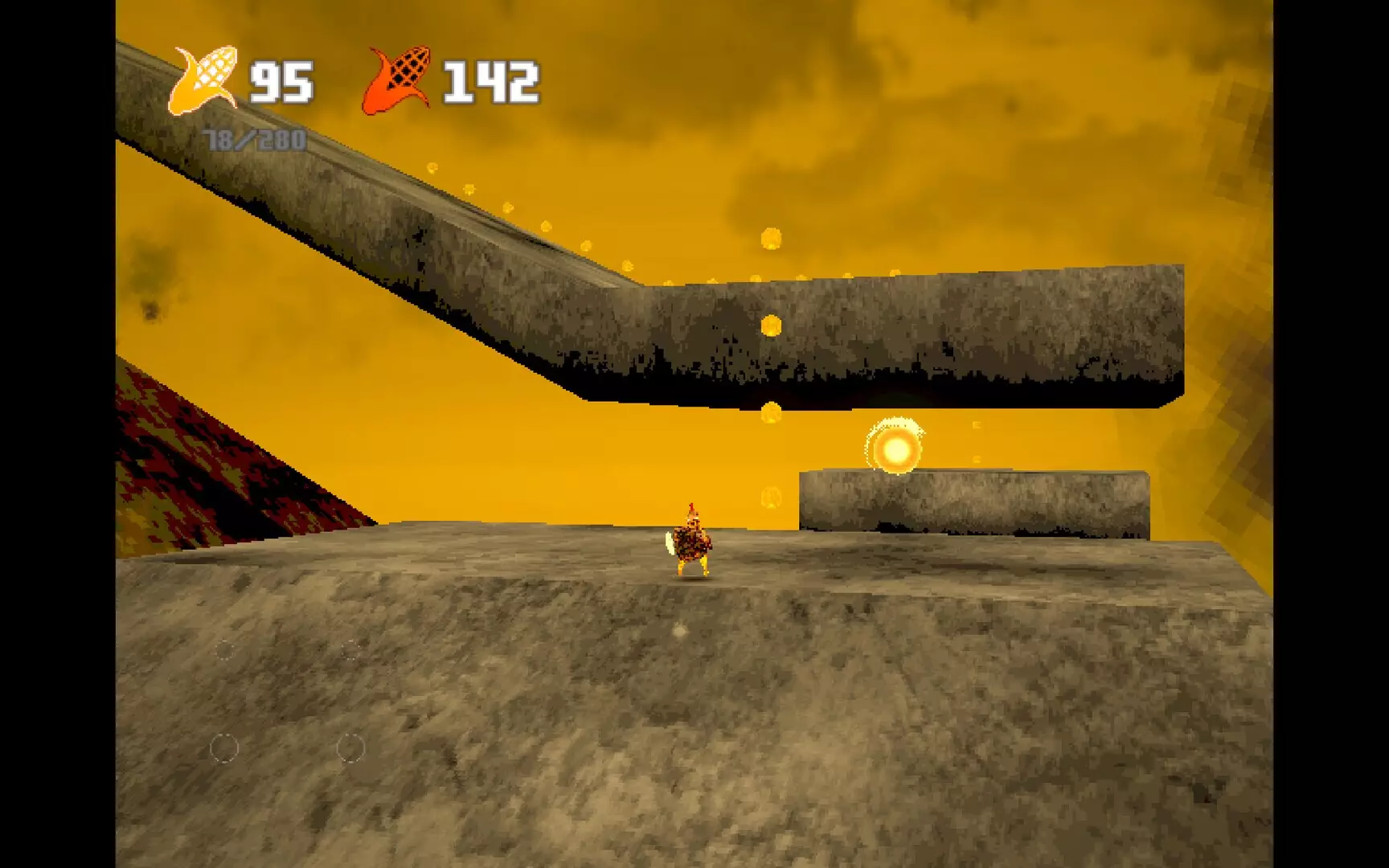Image resolution: width=1389 pixels, height=868 pixels.
Task: Click the yellow corn cob icon
Action: (x=204, y=80)
